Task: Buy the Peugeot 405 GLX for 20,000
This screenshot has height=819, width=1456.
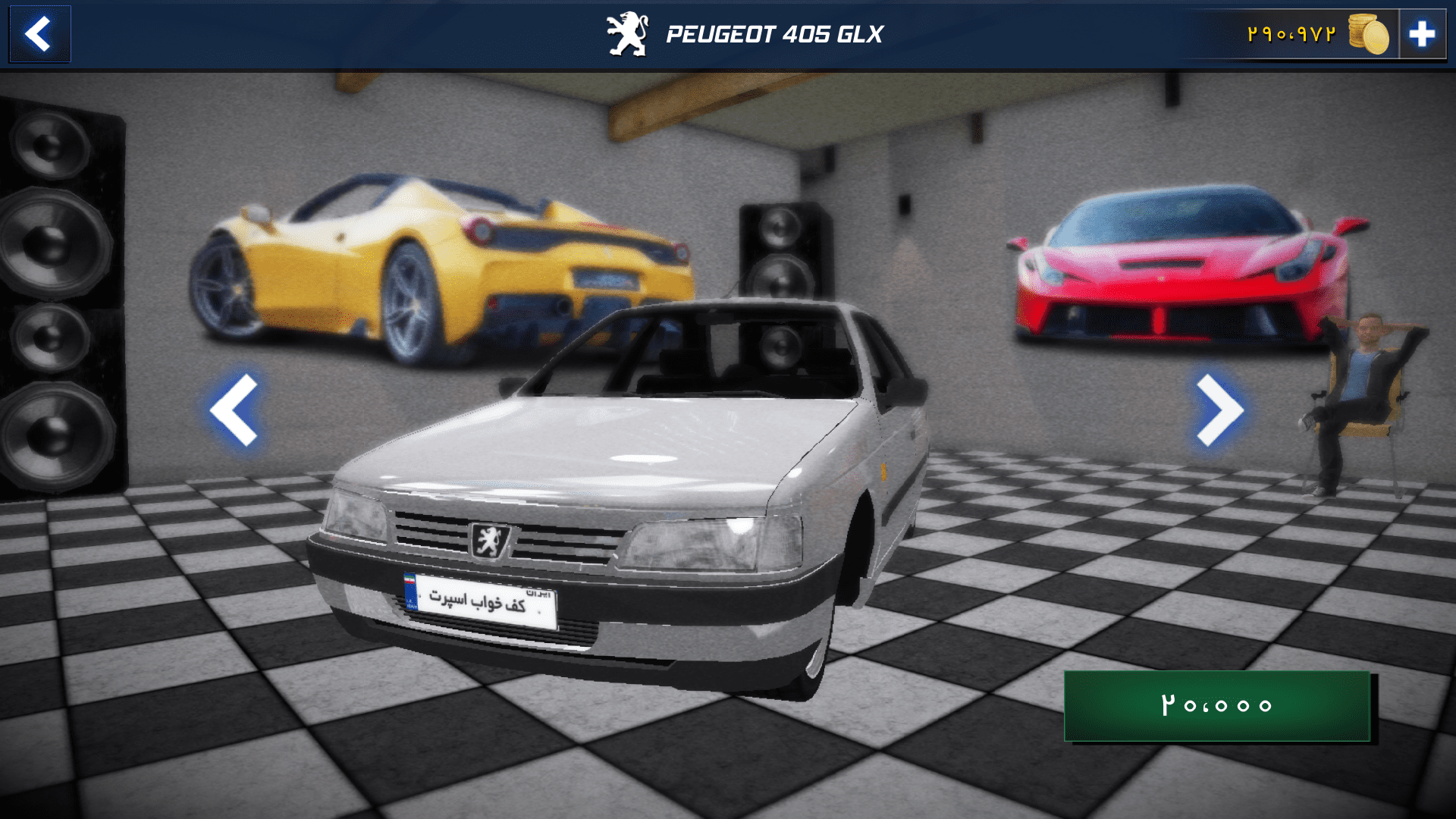Action: pos(1217,705)
